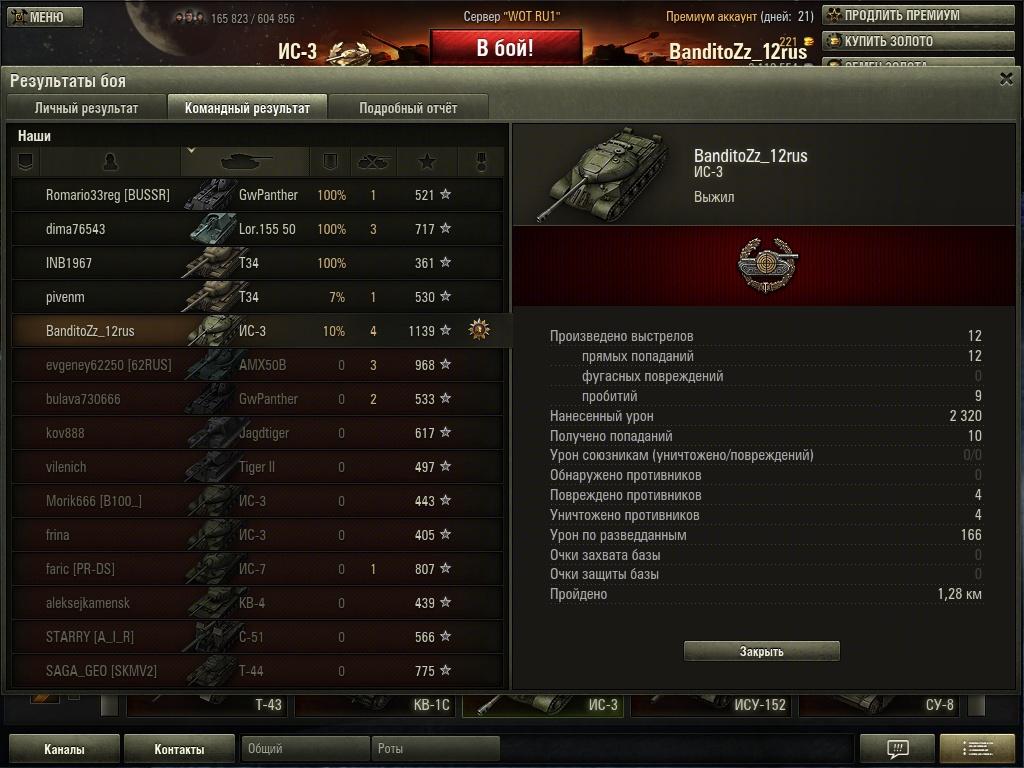Sort team list by player name column
Image resolution: width=1024 pixels, height=768 pixels.
(110, 161)
